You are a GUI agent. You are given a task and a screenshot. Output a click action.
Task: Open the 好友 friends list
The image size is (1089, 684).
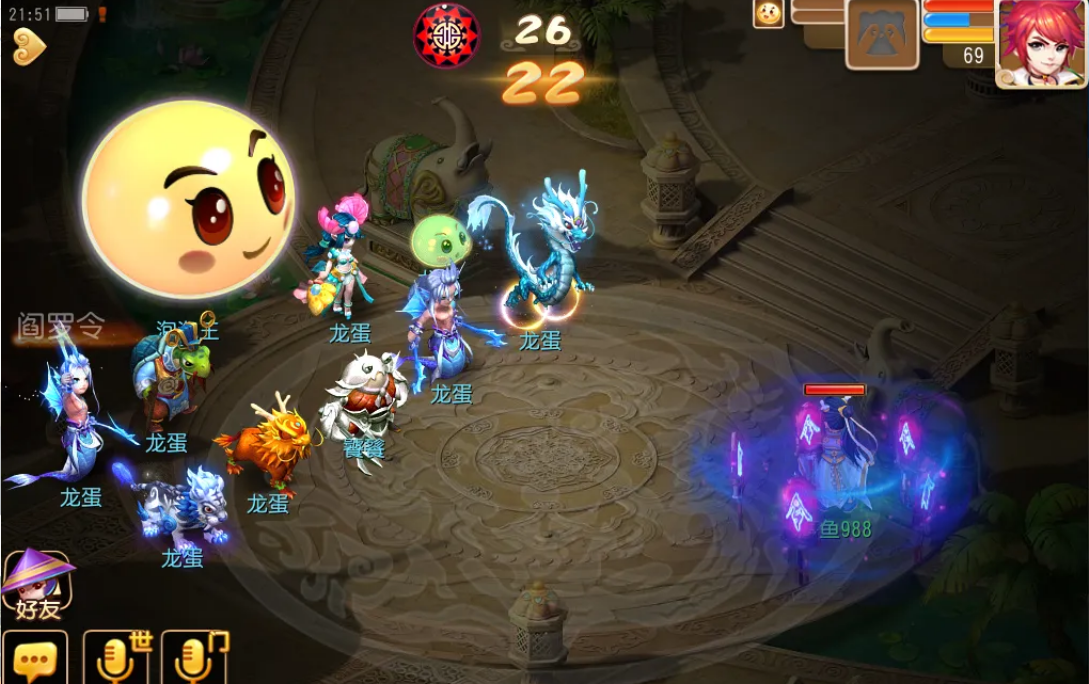pos(36,586)
